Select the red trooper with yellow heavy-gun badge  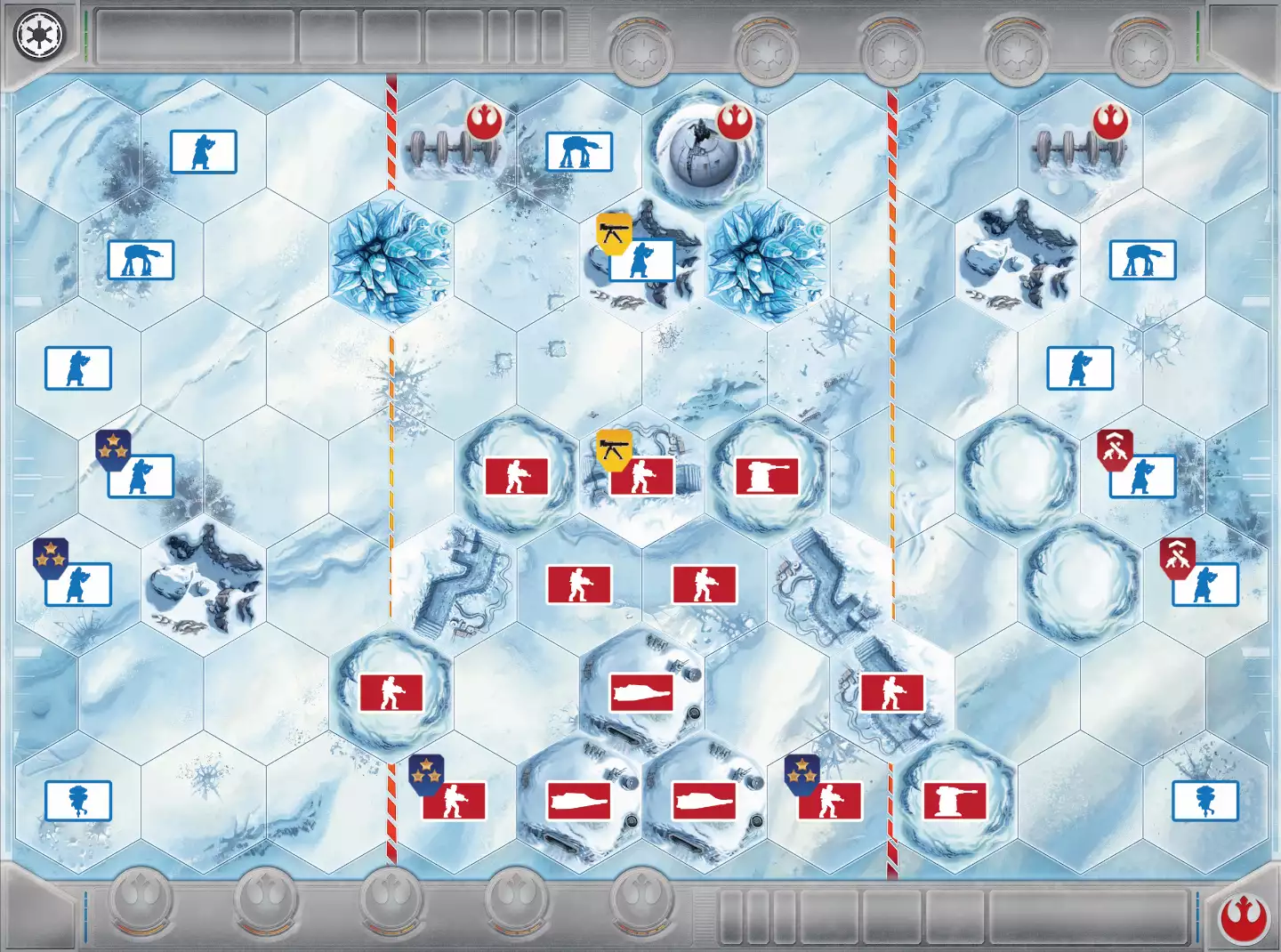click(641, 476)
